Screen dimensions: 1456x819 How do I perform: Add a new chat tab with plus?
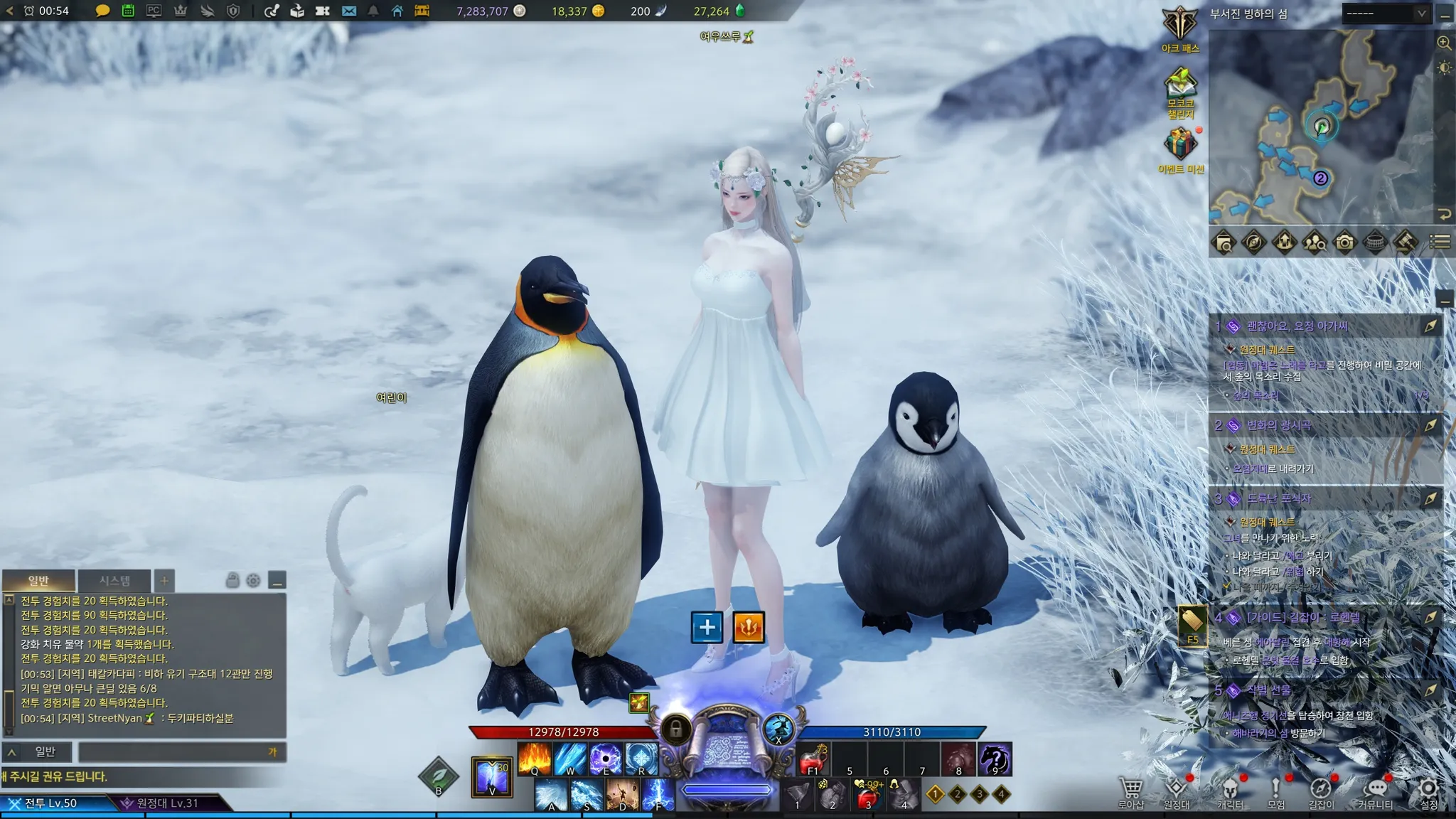(x=164, y=581)
